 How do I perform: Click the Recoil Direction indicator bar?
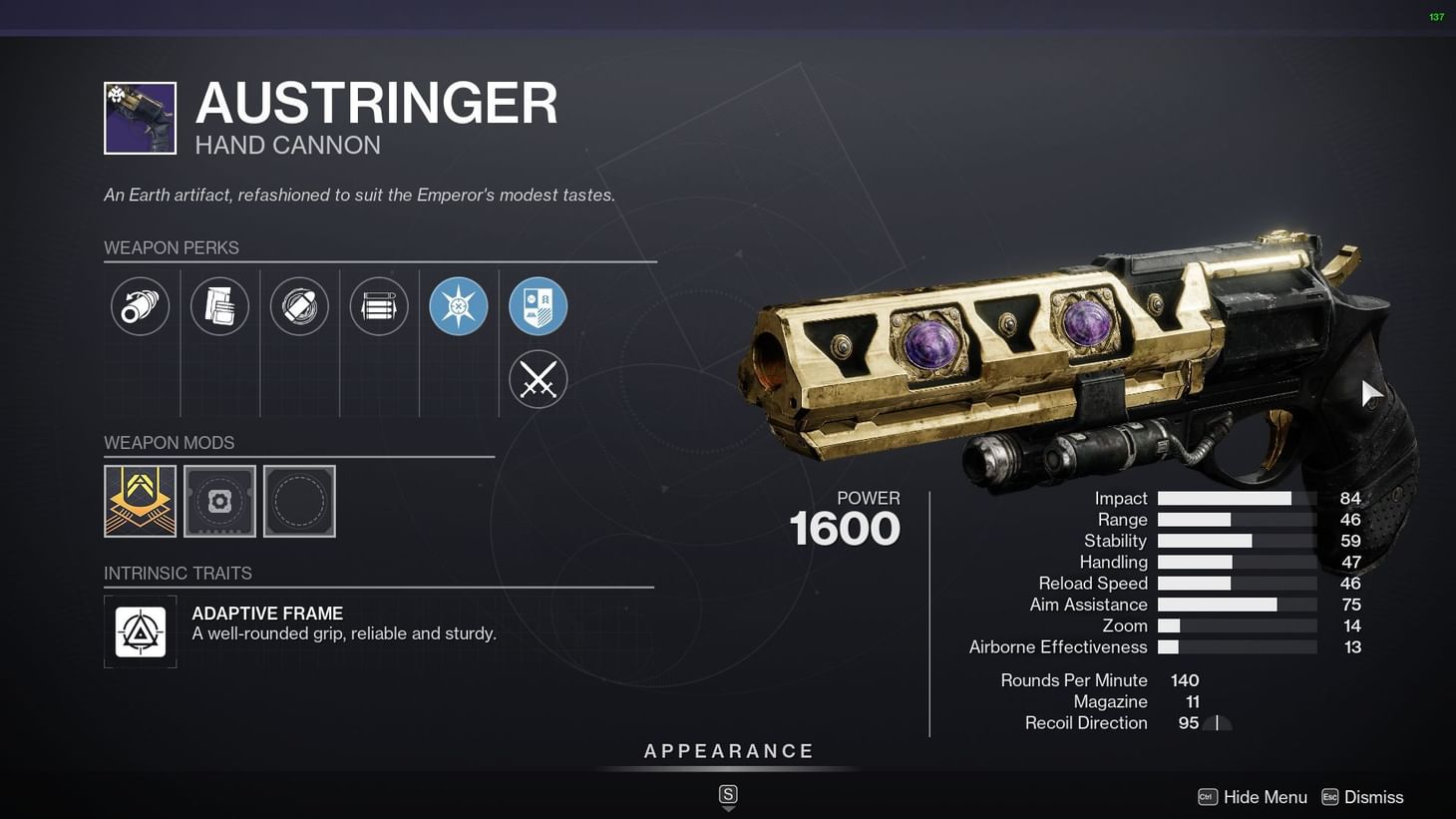[x=1219, y=722]
